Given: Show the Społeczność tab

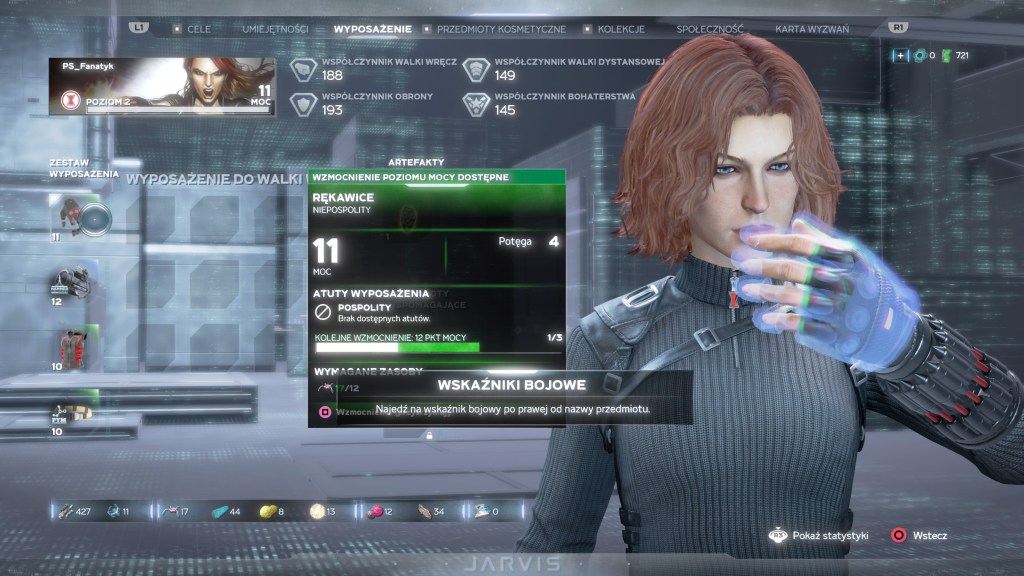Looking at the screenshot, I should click(x=710, y=29).
